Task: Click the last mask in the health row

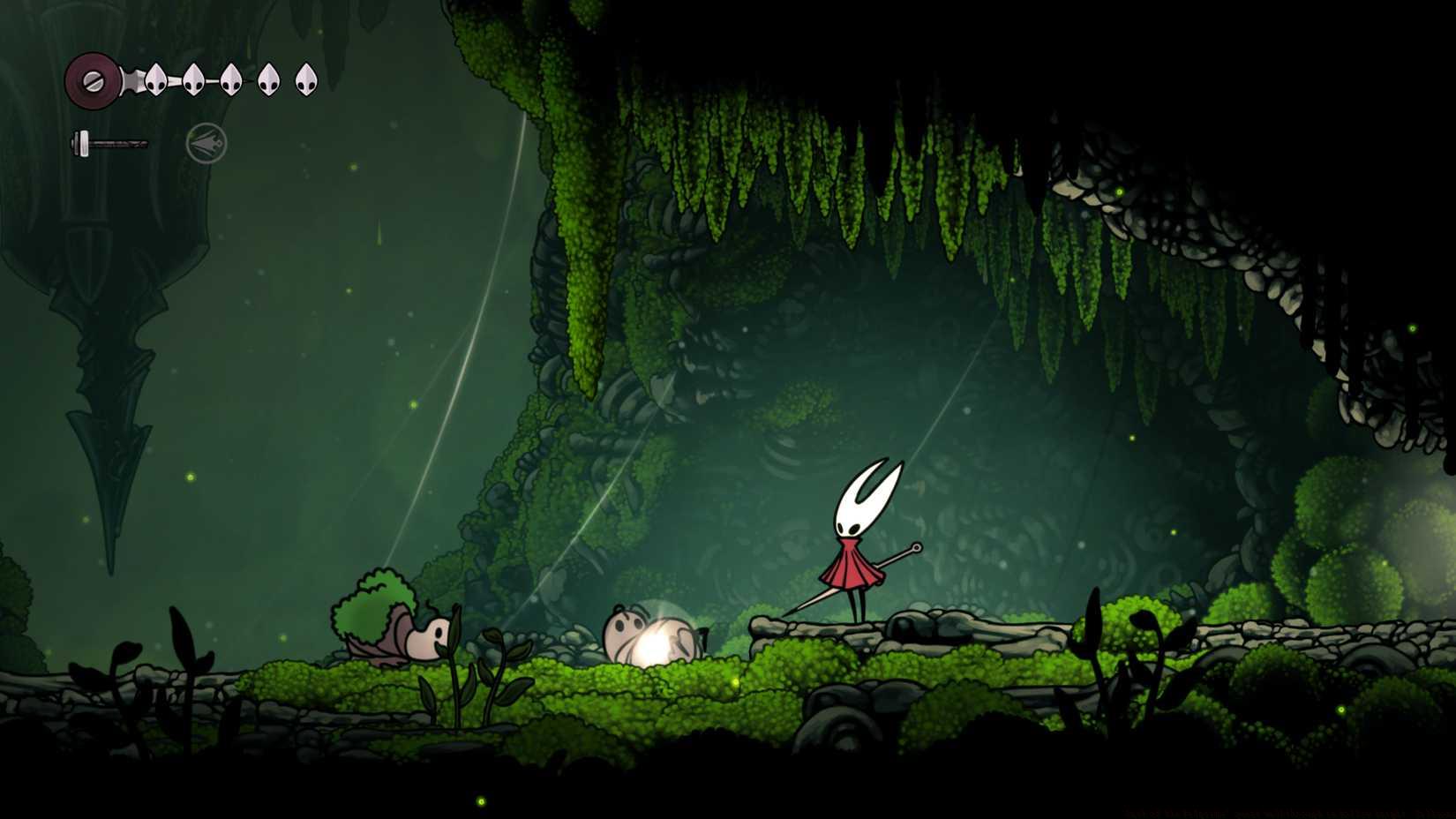Action: [x=306, y=79]
